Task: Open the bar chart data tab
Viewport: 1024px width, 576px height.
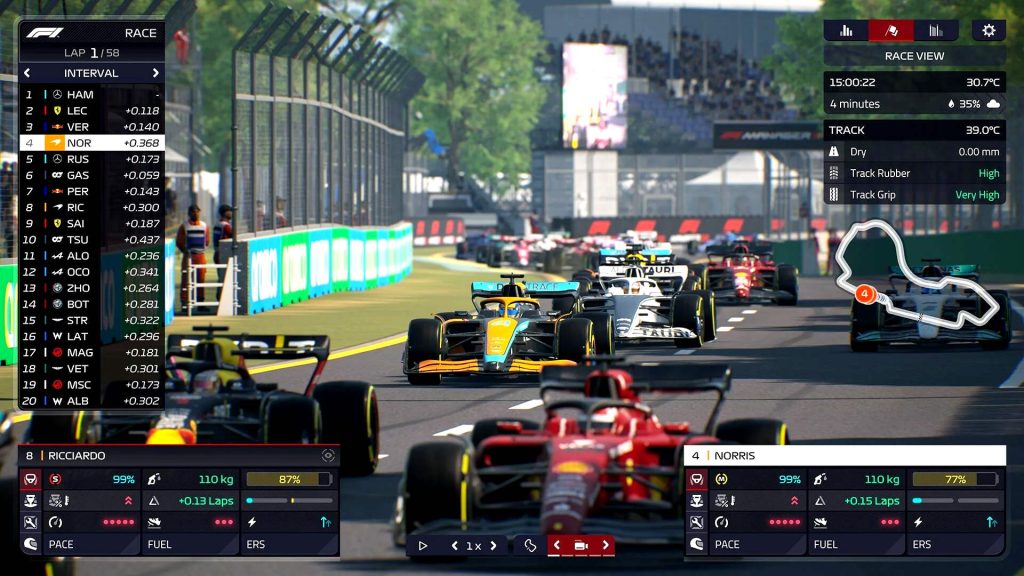Action: [x=846, y=30]
